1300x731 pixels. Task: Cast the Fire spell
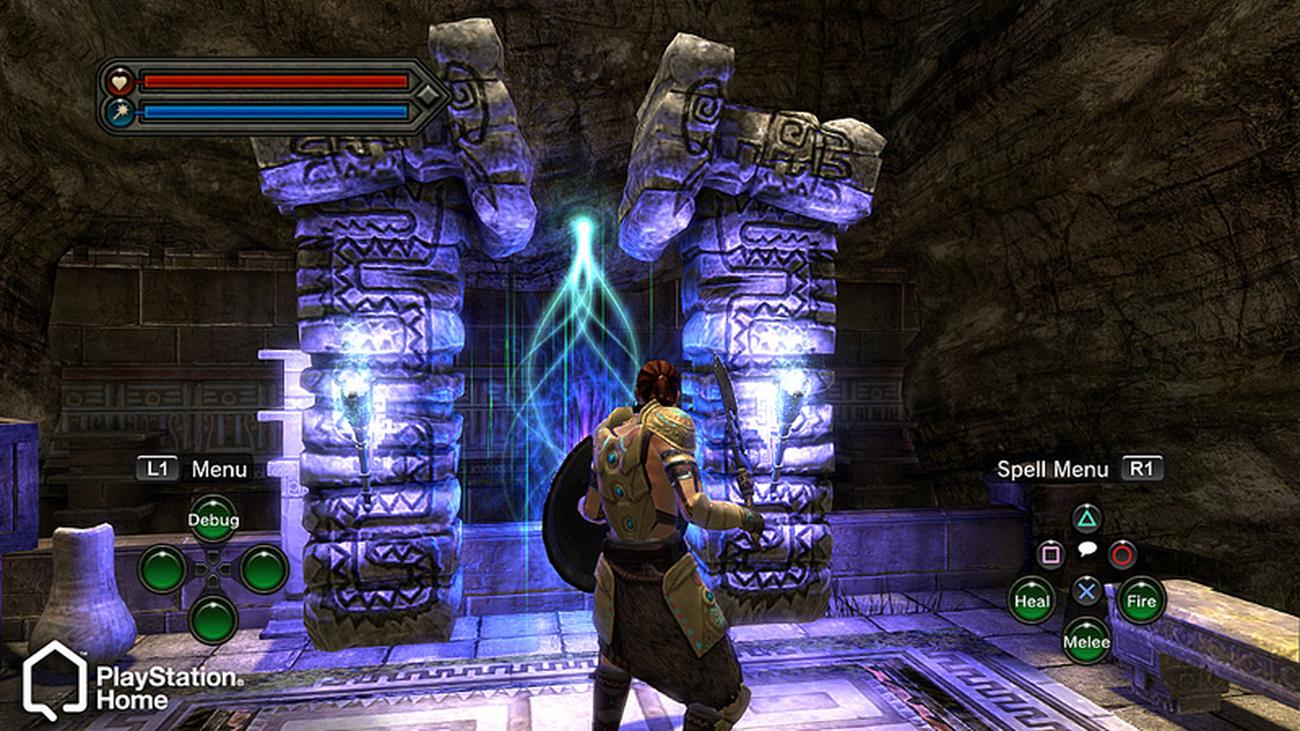point(1141,601)
